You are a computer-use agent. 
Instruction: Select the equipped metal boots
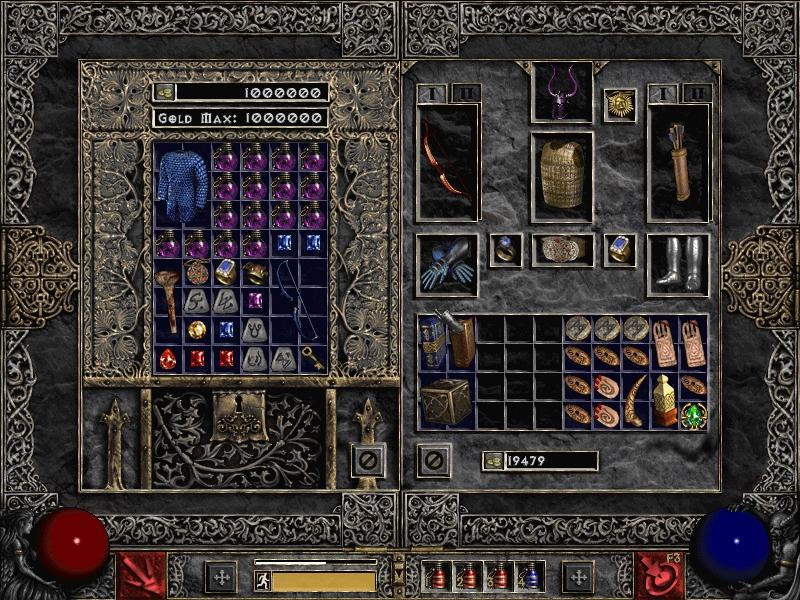[x=679, y=265]
